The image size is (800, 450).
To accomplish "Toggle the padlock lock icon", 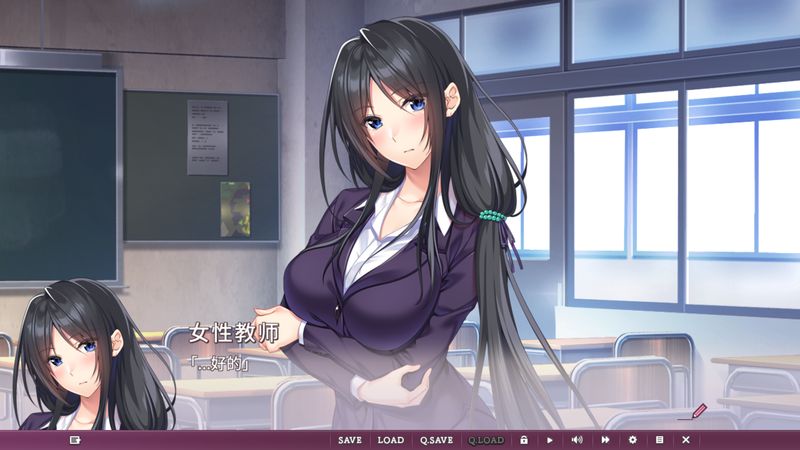I will click(523, 440).
